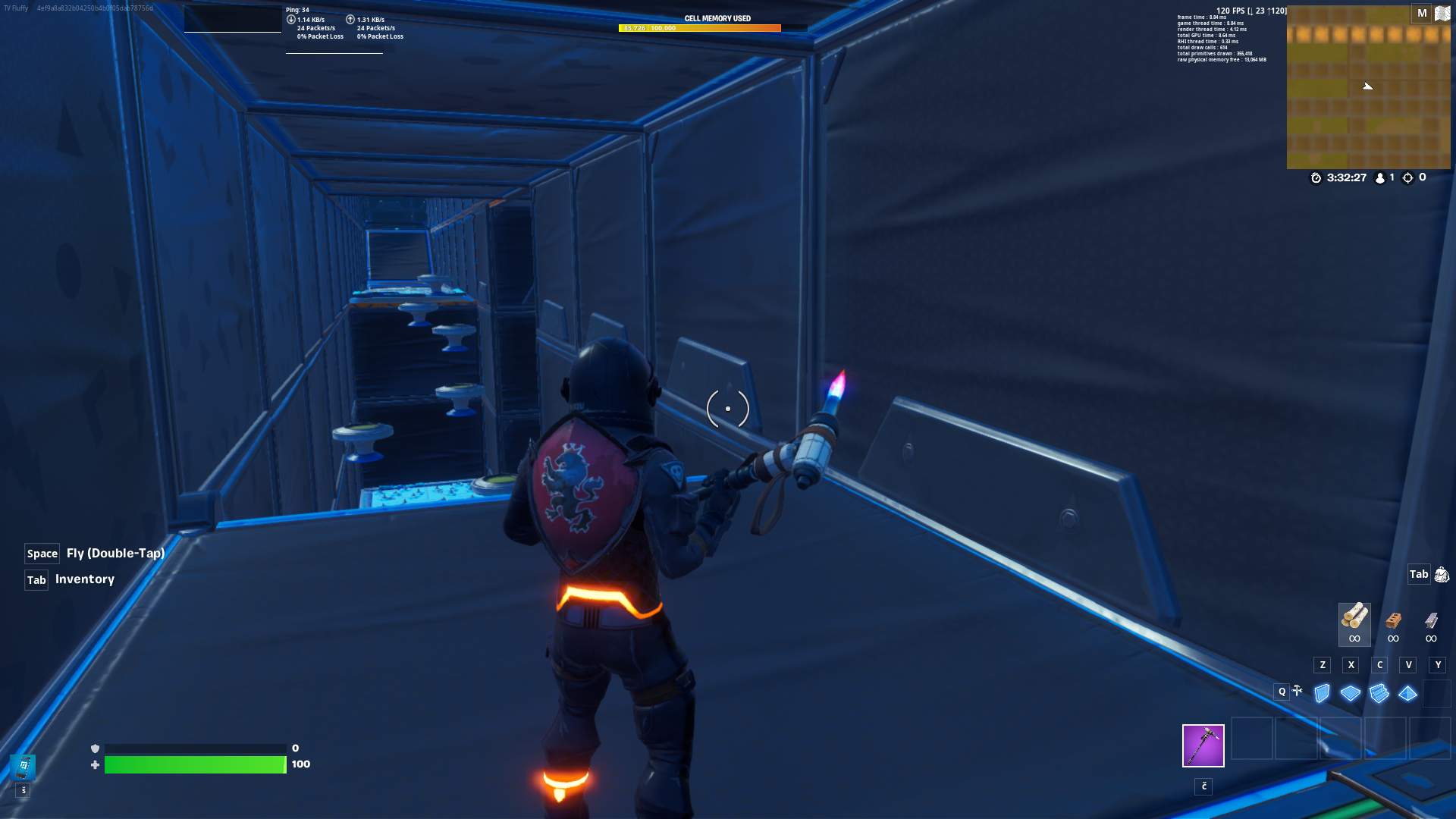Toggle the fullscreen map with the M button
Viewport: 1456px width, 819px height.
coord(1421,13)
